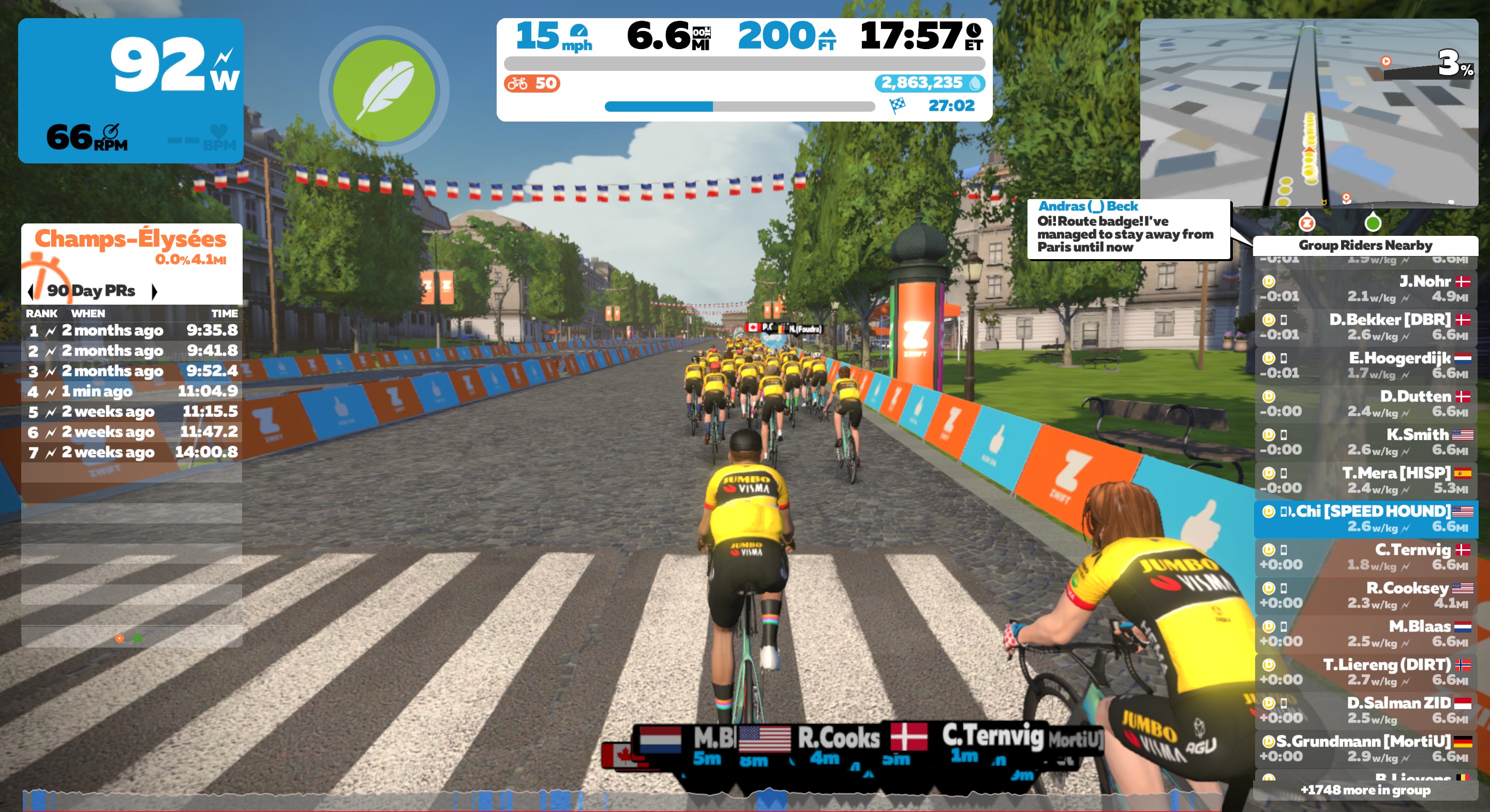
Task: Pick K.Smith in the riders list
Action: point(1365,442)
